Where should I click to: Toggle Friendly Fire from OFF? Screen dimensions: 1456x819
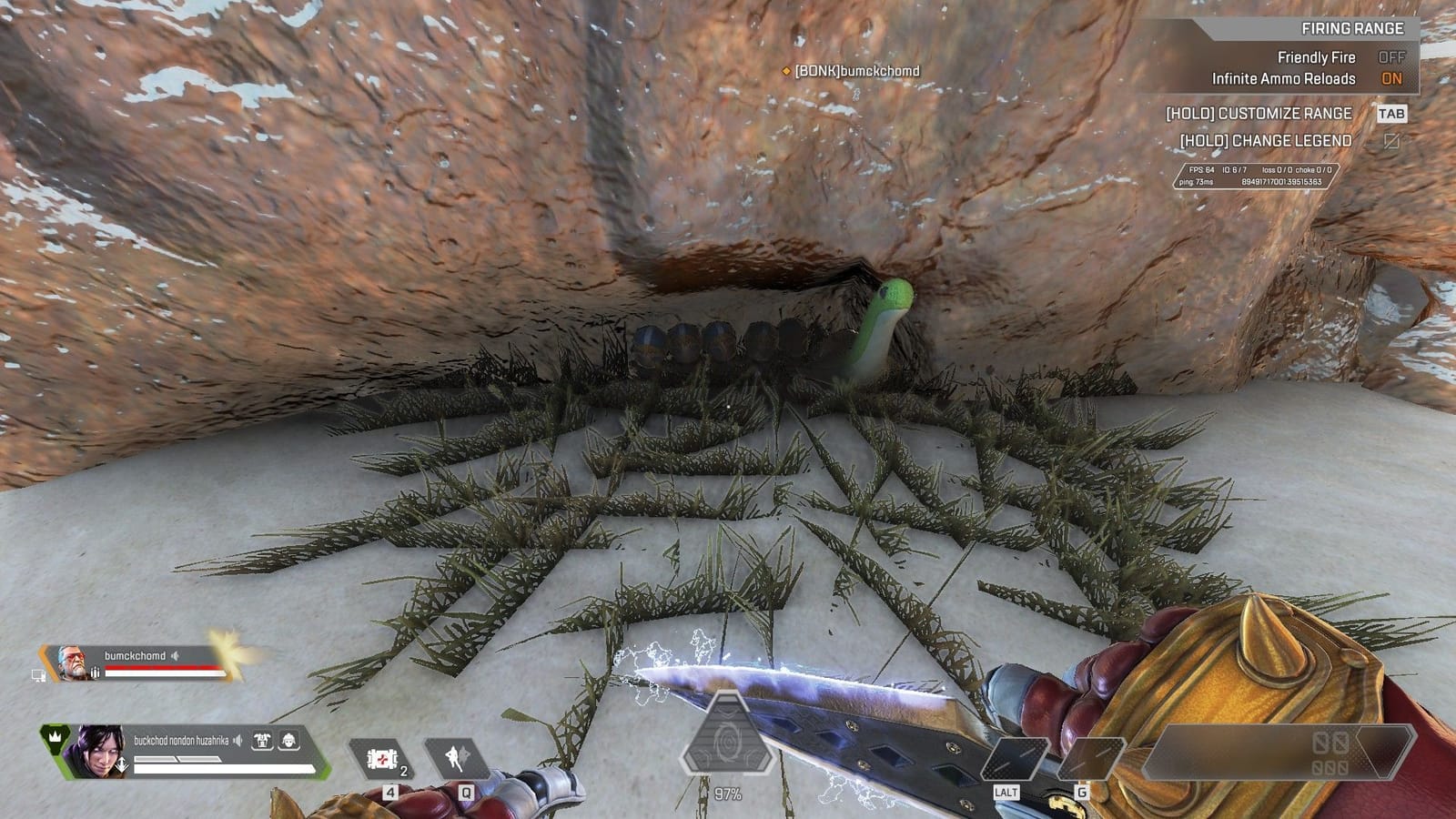point(1393,57)
